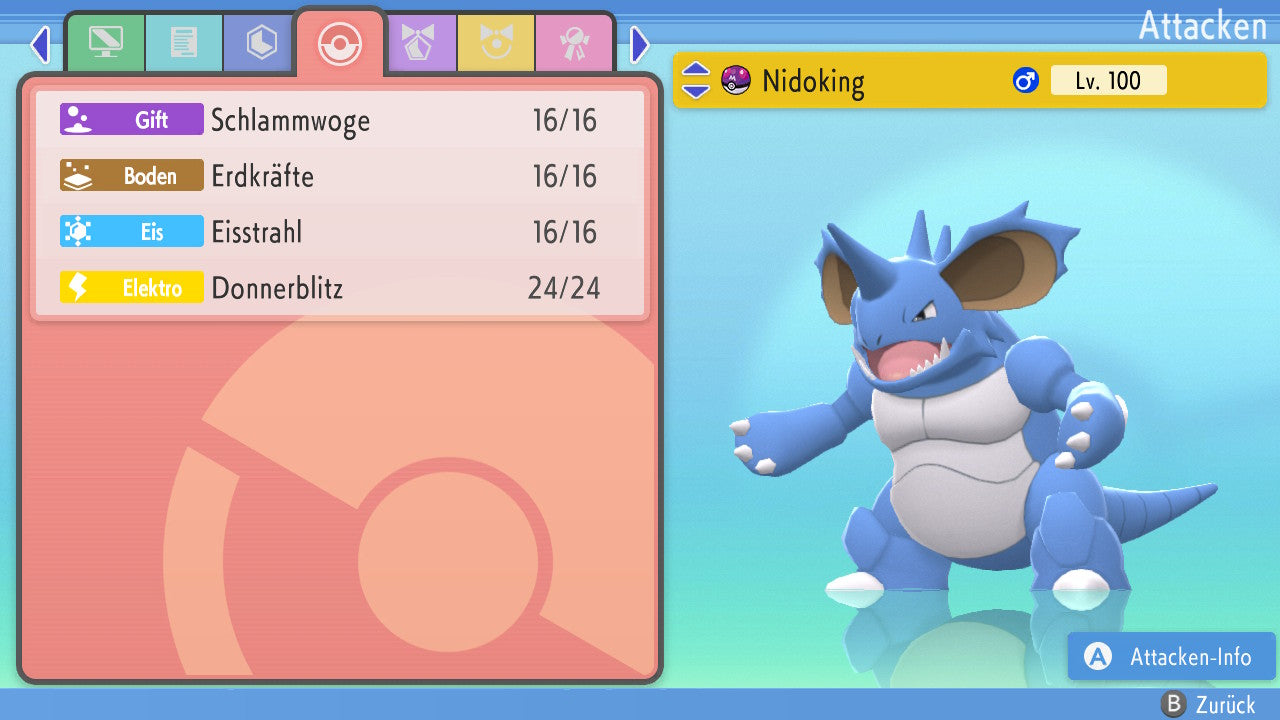Choose the Erdkräfte ground move

point(340,177)
